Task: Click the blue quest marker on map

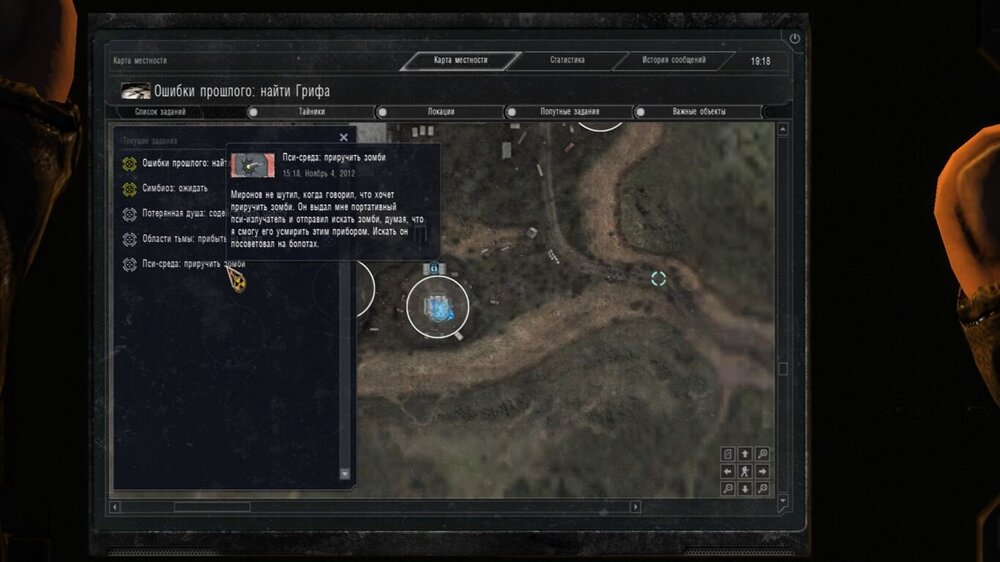Action: tap(438, 309)
